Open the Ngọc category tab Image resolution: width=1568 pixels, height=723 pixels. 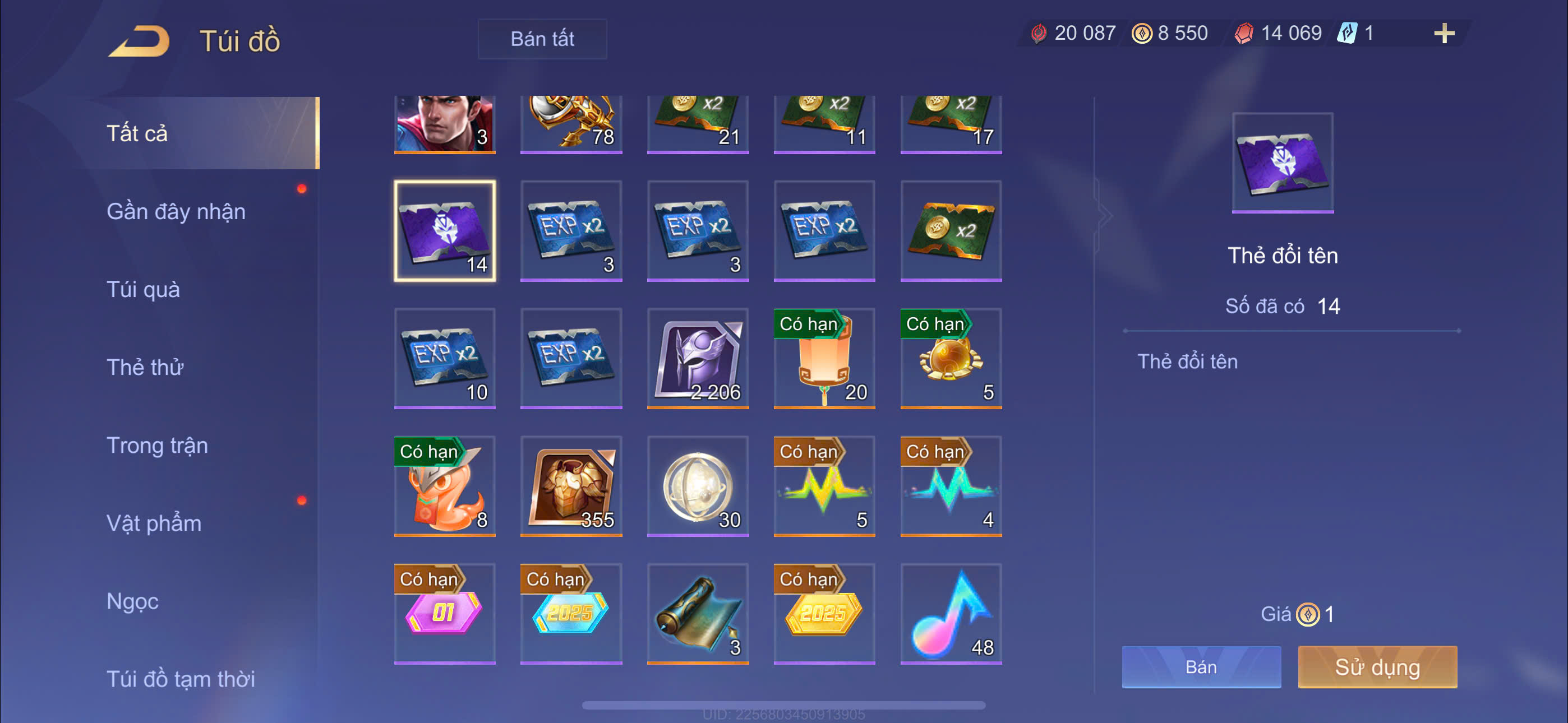click(132, 601)
